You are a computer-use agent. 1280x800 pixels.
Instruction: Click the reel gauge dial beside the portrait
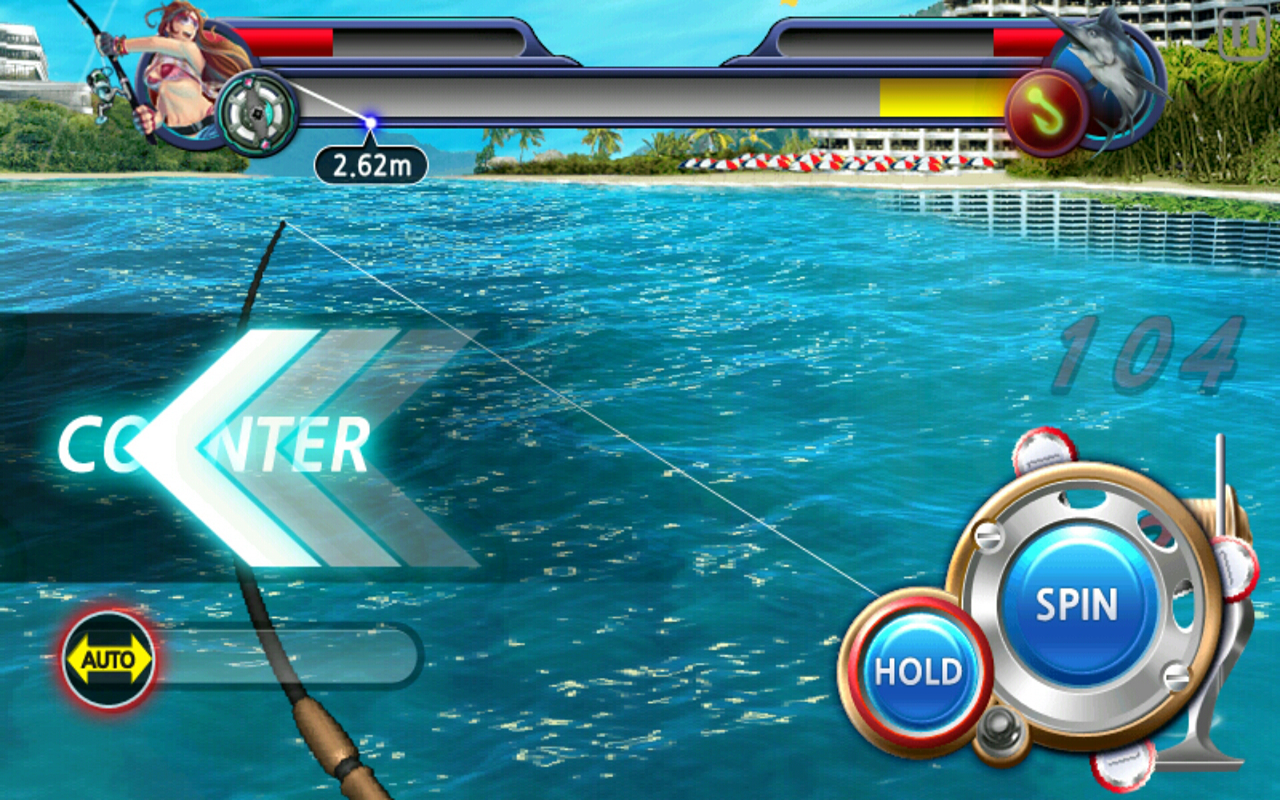coord(258,110)
